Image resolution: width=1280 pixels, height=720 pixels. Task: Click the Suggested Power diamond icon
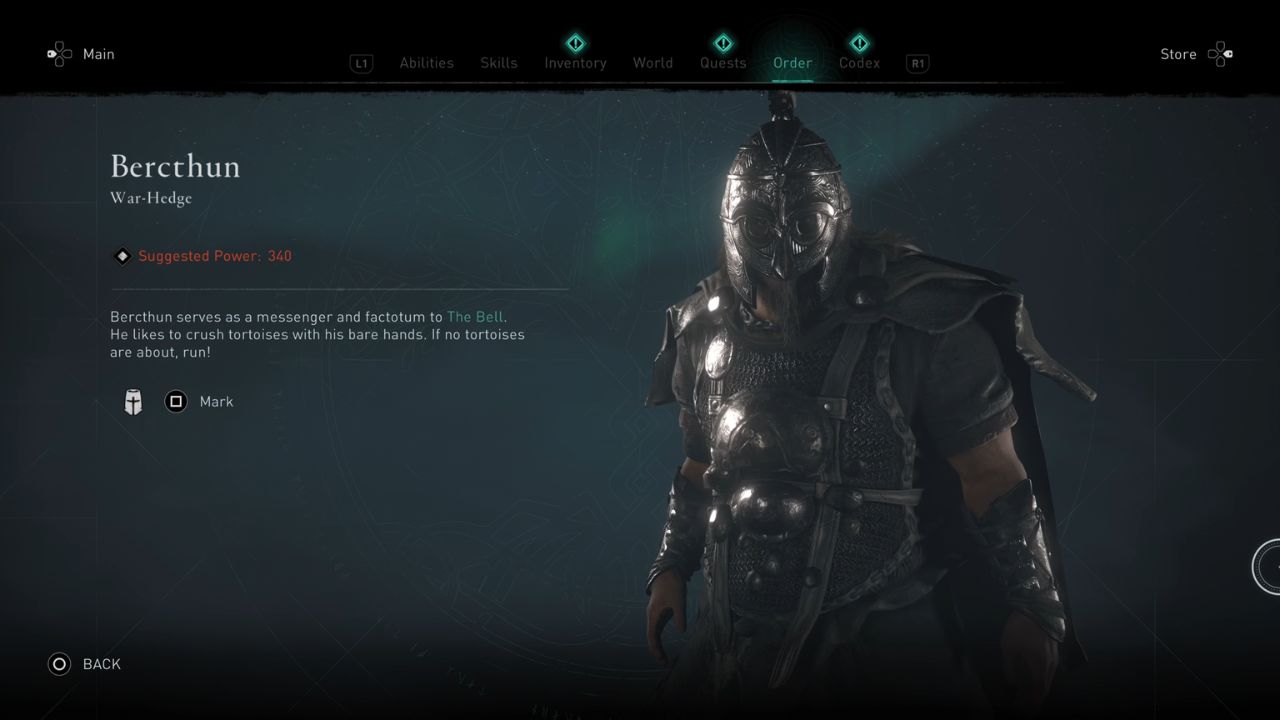pos(122,256)
